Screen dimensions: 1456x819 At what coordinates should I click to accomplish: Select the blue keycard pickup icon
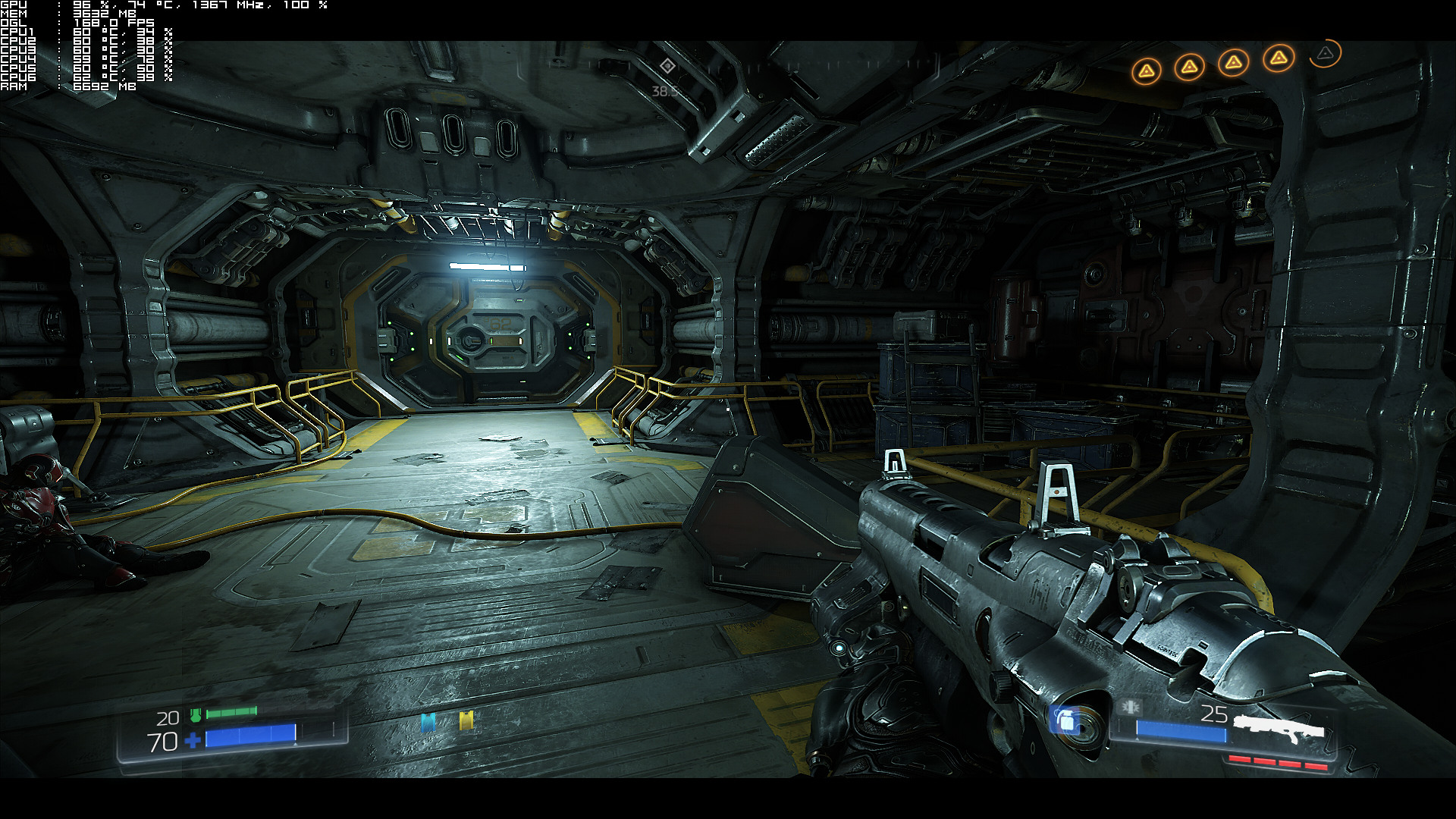click(427, 723)
